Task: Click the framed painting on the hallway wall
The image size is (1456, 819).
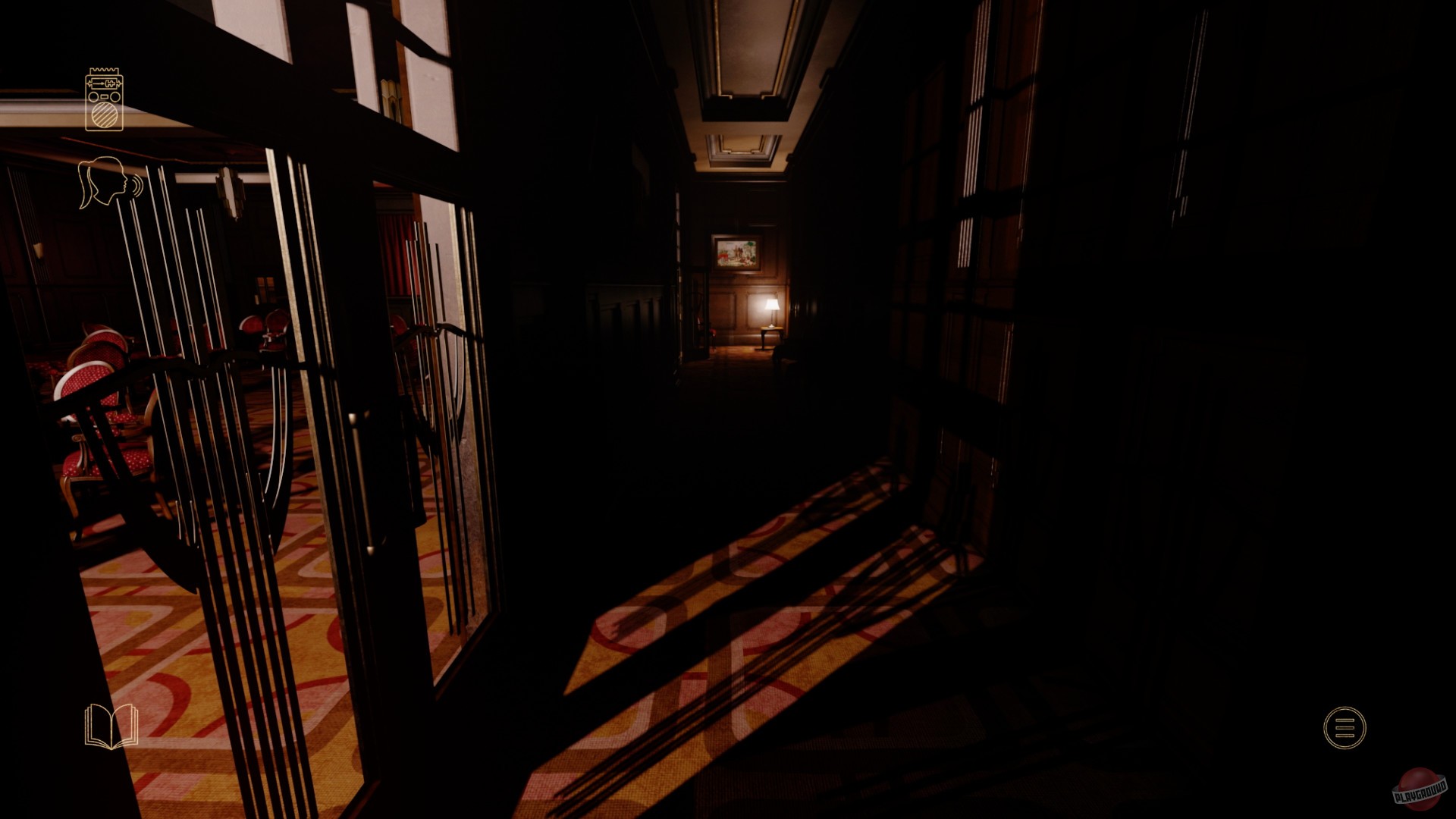Action: point(736,254)
